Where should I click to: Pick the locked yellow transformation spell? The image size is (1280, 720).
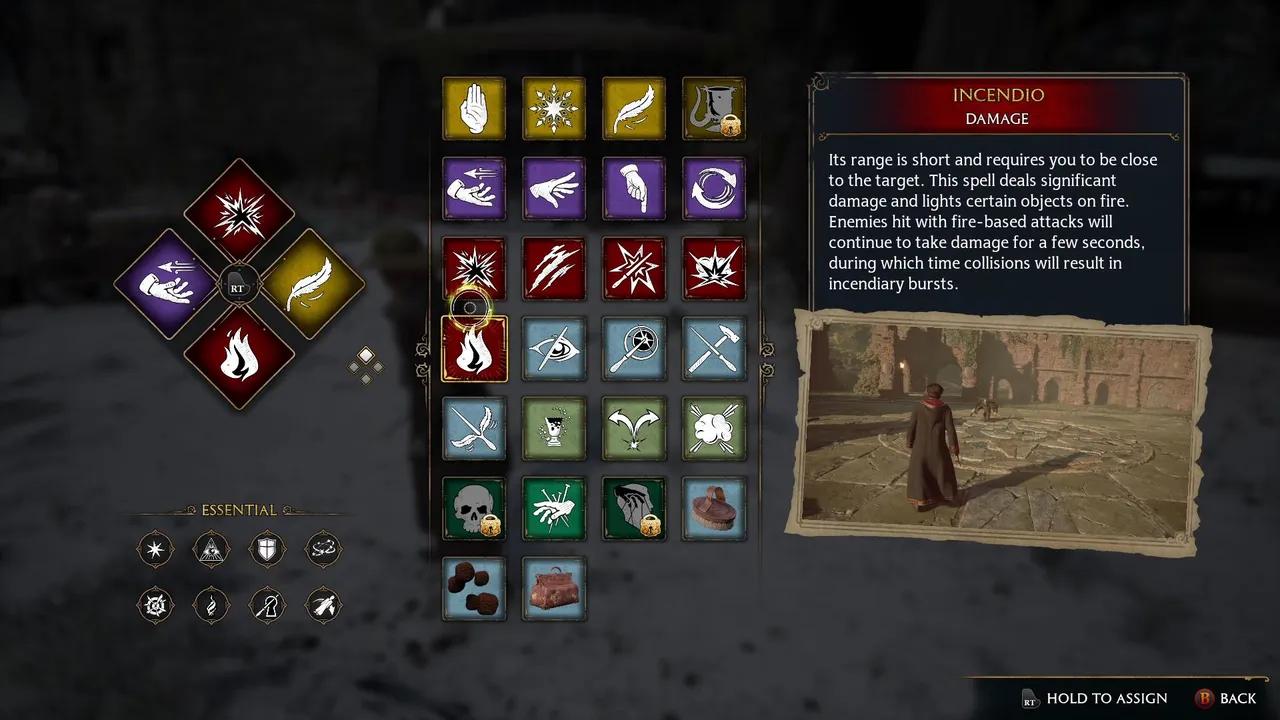pyautogui.click(x=714, y=108)
